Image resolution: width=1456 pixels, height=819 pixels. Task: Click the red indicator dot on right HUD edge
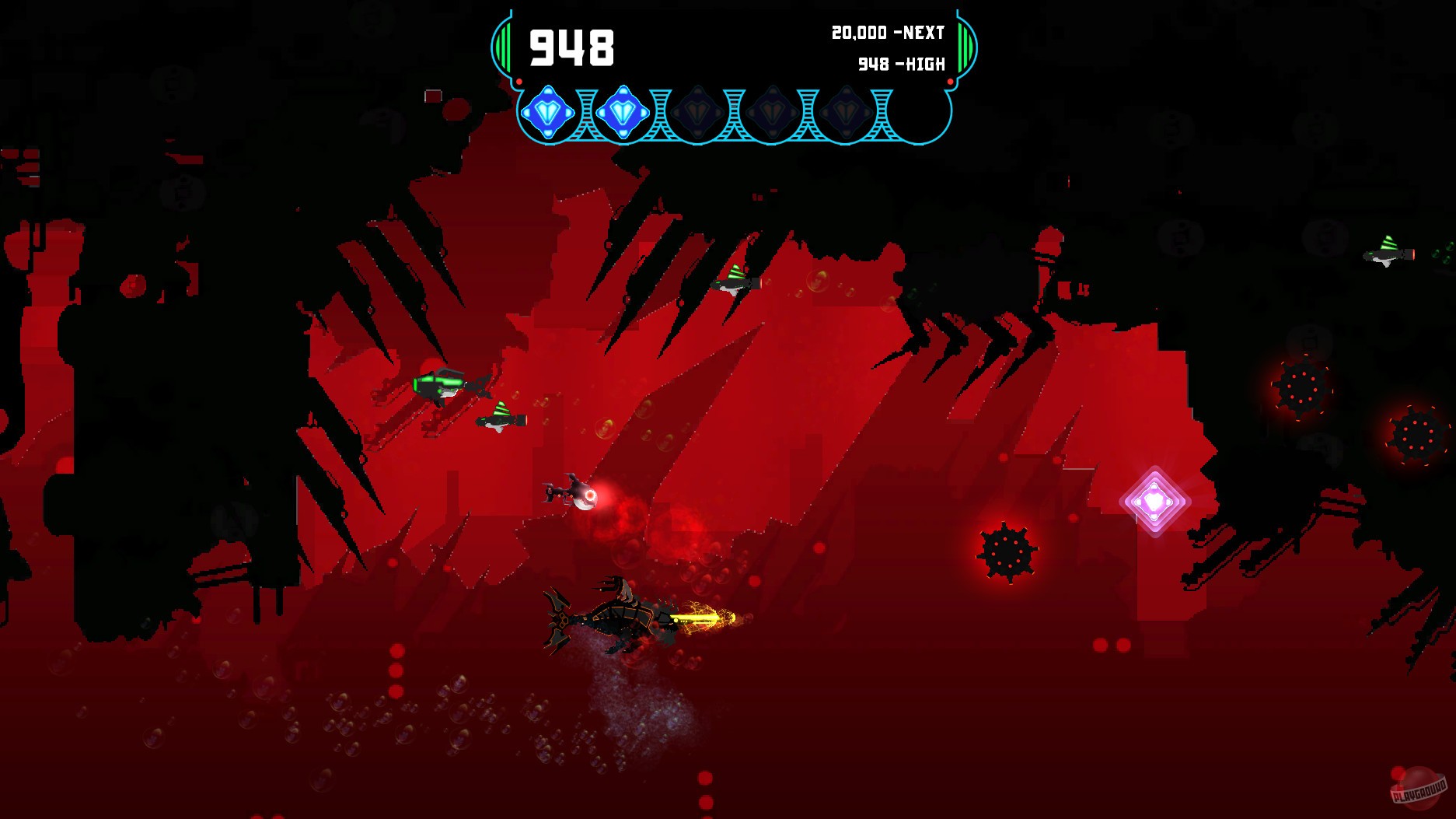coord(948,81)
